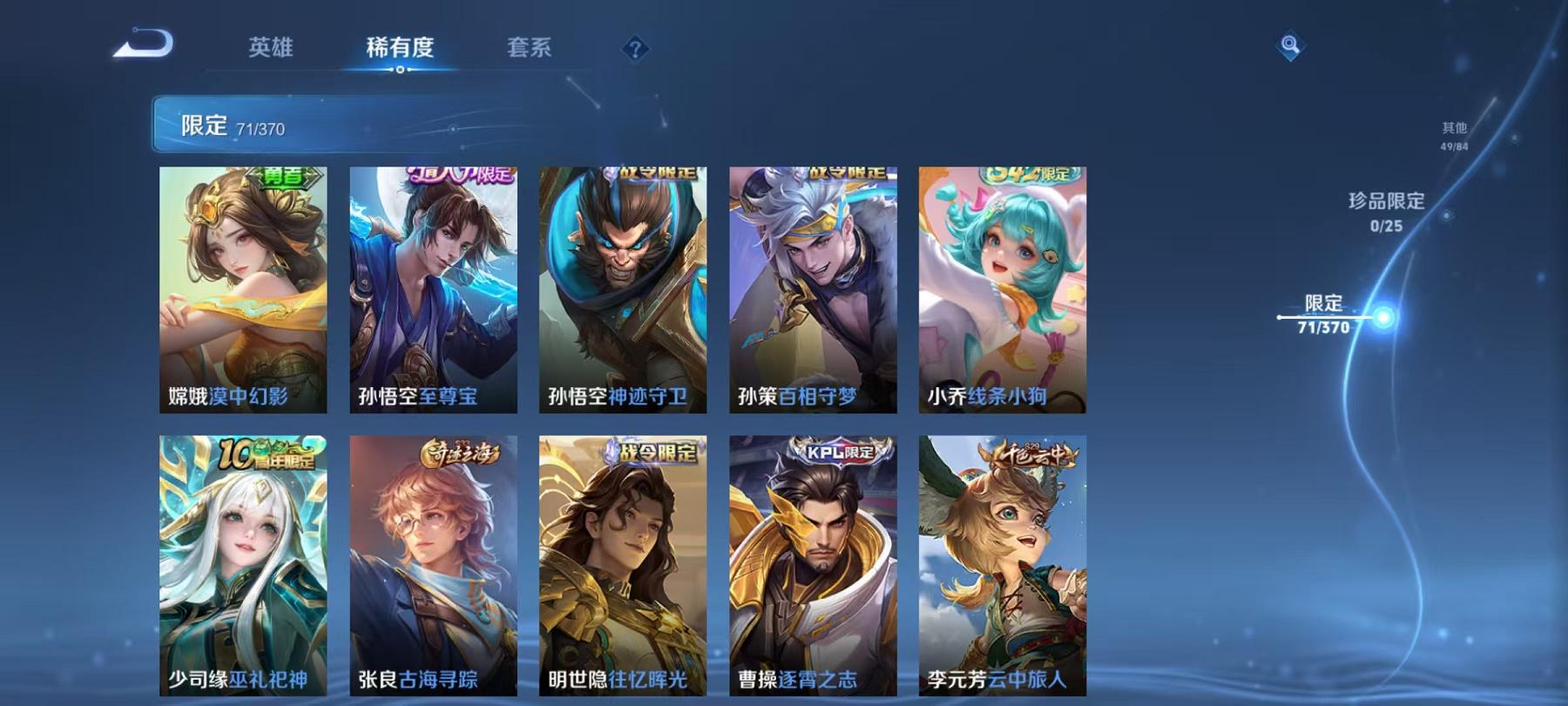Open the 珍品限定 0/25 category
This screenshot has width=1568, height=706.
1386,212
